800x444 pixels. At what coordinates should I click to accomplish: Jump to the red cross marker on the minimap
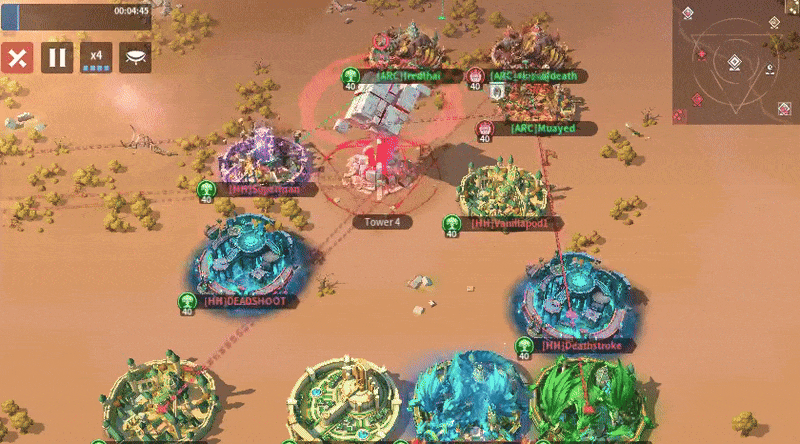pyautogui.click(x=702, y=54)
